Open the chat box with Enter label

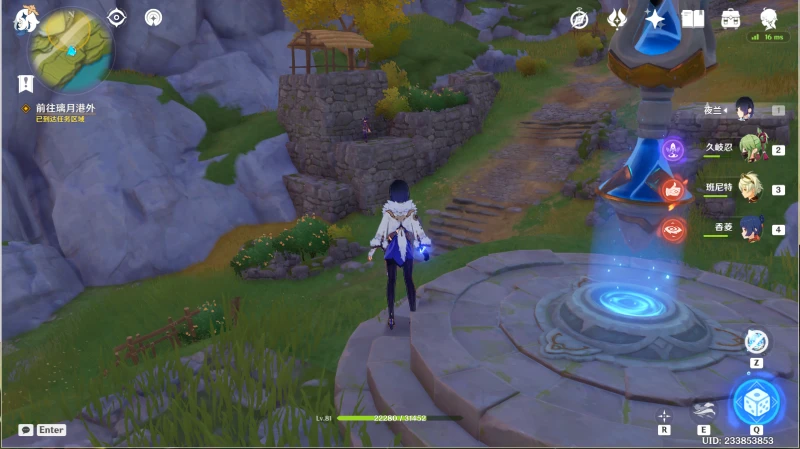pyautogui.click(x=42, y=430)
